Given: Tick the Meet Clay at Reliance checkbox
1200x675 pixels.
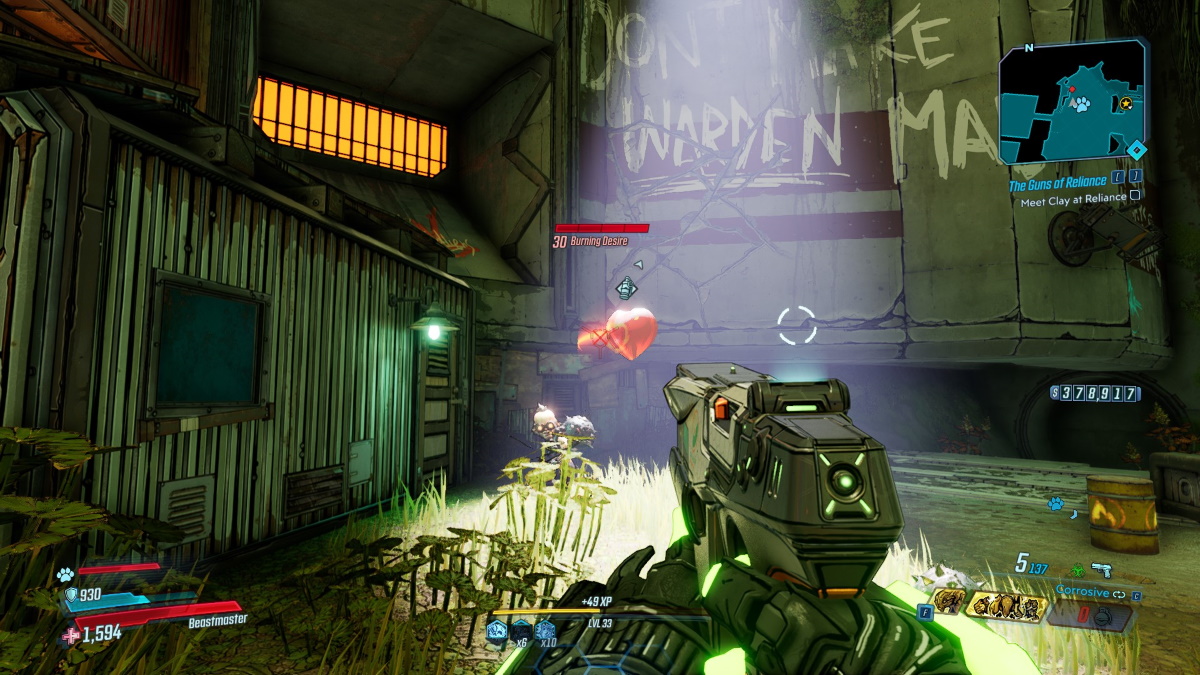Looking at the screenshot, I should point(1135,197).
